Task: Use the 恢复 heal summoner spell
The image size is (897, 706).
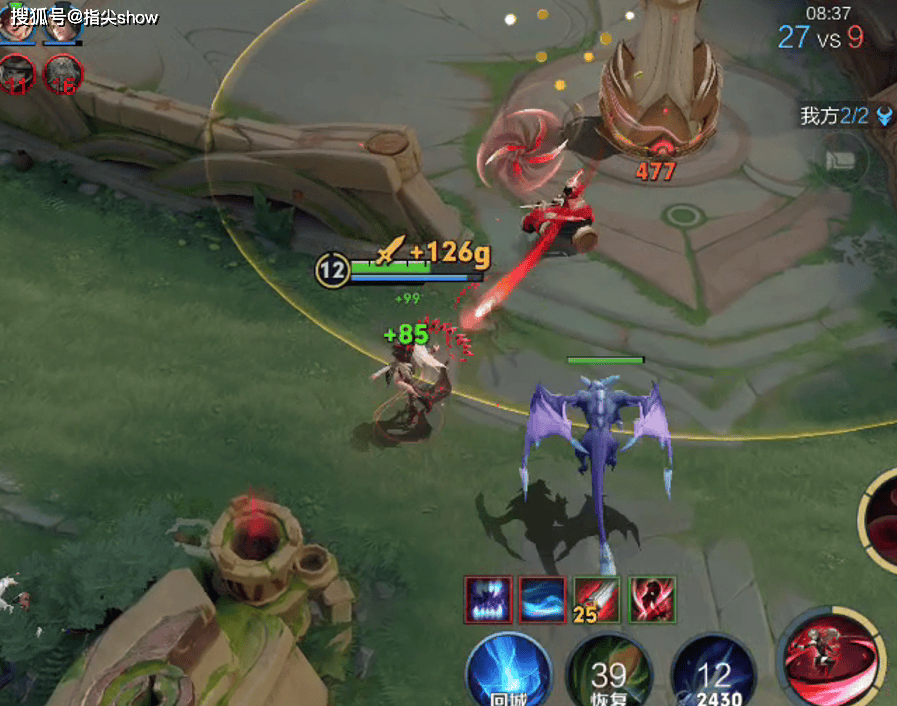Action: coord(608,672)
